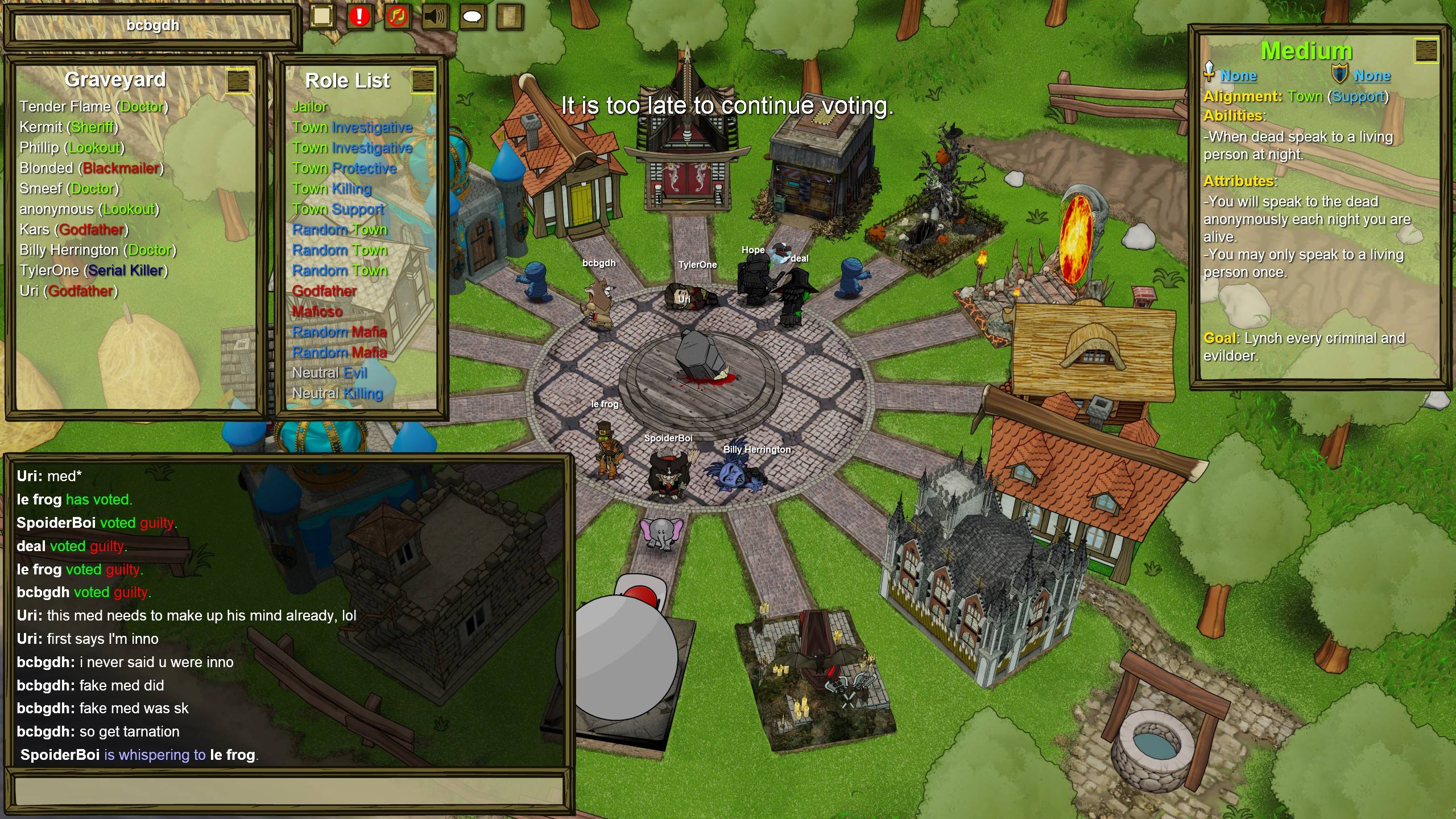Click the sword icon next to None
1456x819 pixels.
[x=1210, y=73]
